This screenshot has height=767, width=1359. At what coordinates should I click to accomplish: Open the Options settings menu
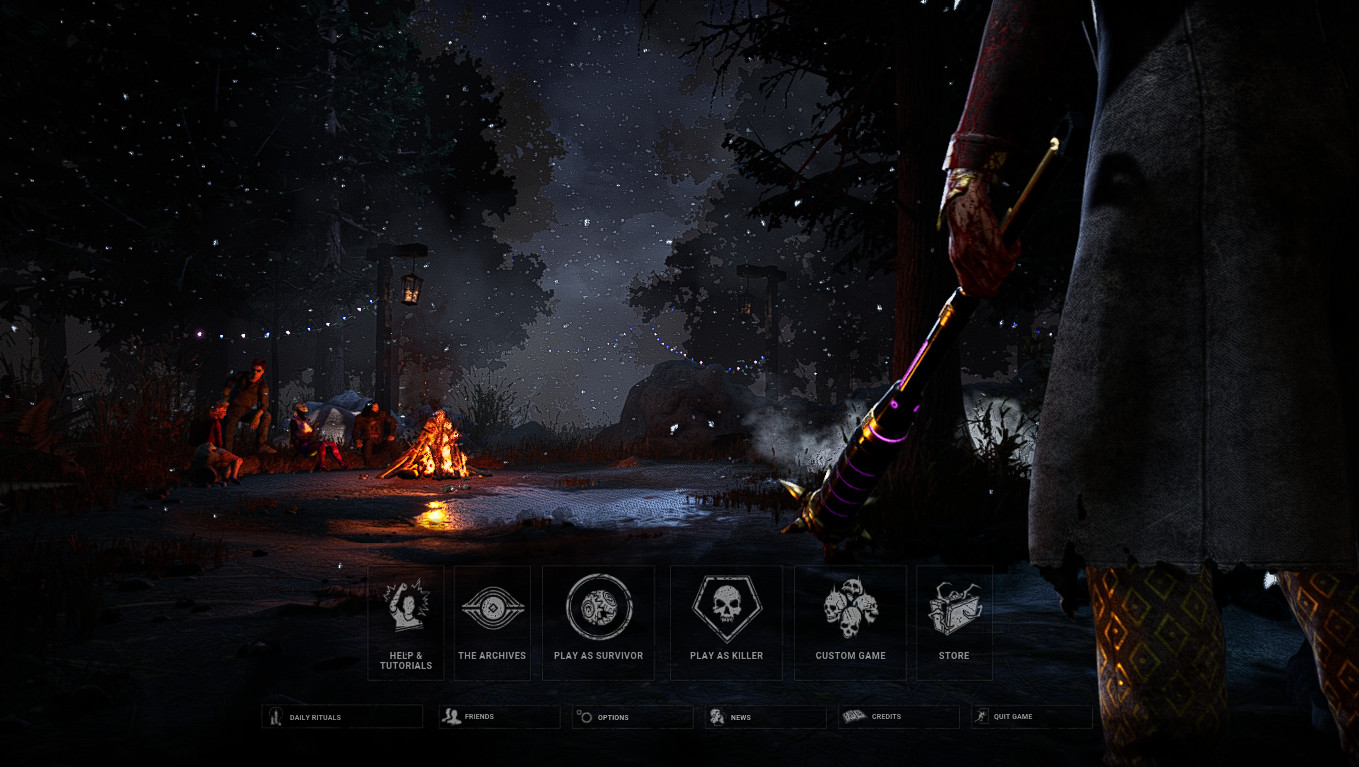click(632, 716)
